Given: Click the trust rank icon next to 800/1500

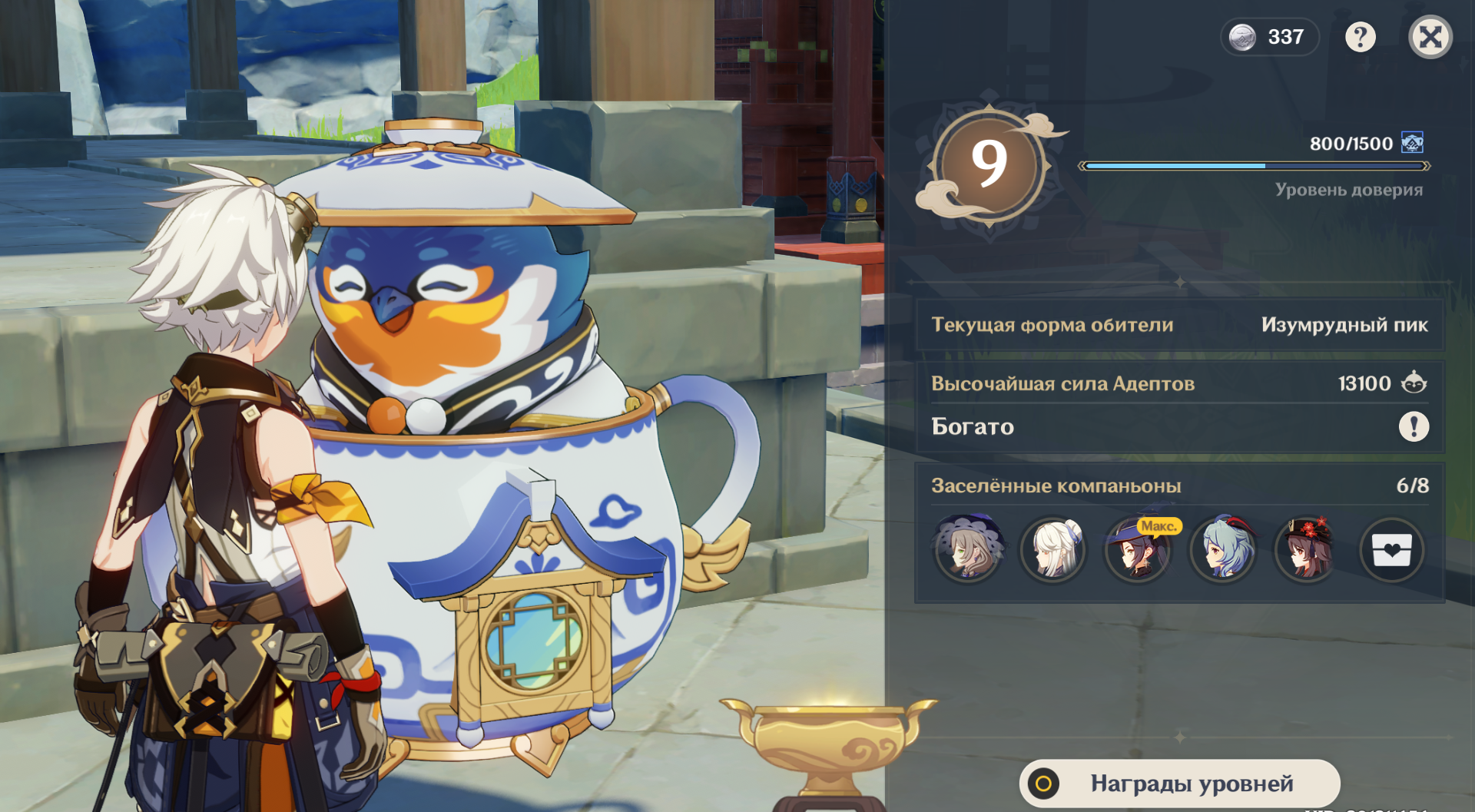Looking at the screenshot, I should [x=1412, y=143].
